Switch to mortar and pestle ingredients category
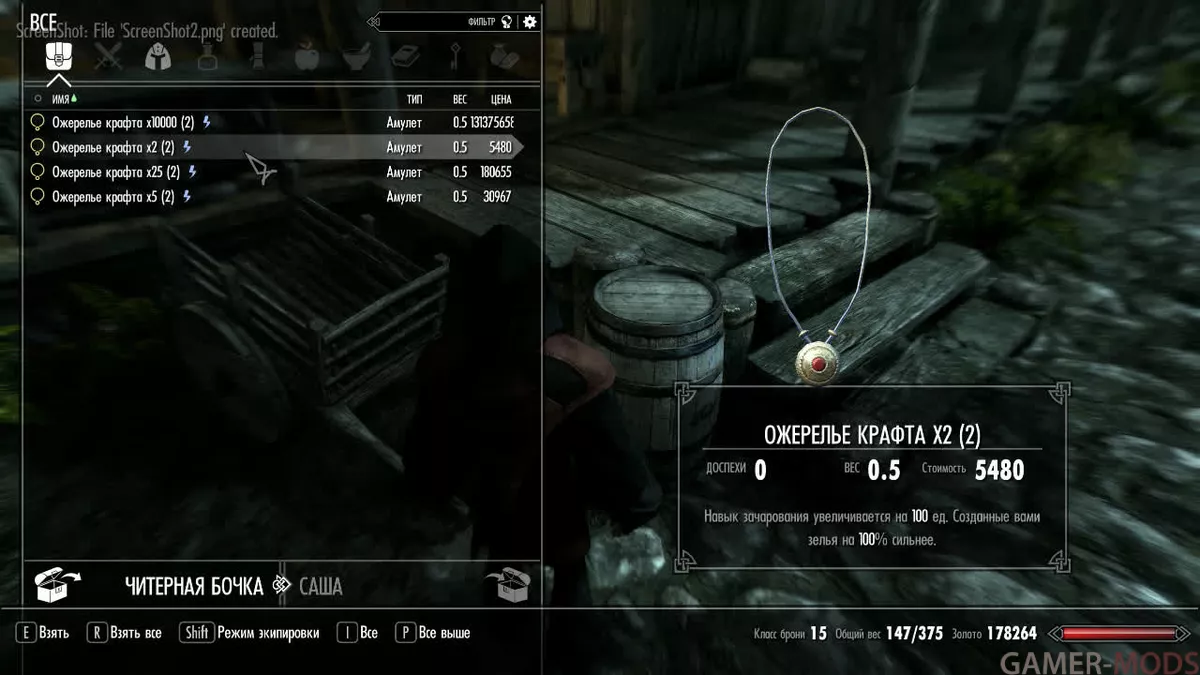This screenshot has width=1200, height=675. (356, 56)
